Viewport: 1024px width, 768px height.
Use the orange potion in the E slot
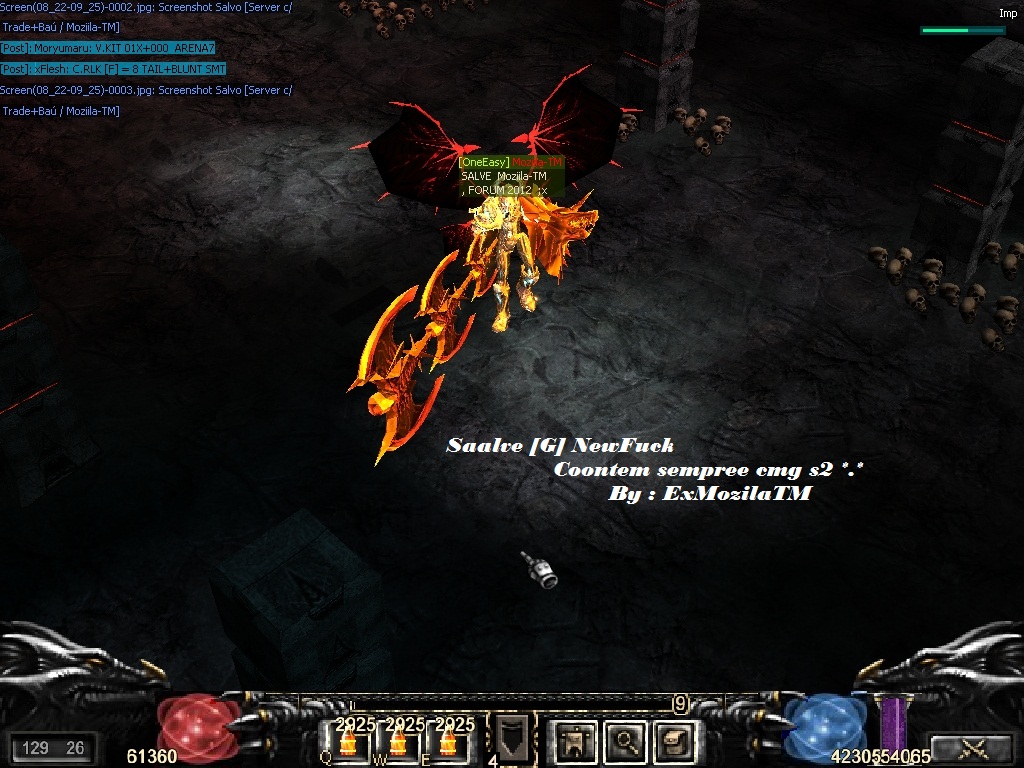tap(448, 743)
